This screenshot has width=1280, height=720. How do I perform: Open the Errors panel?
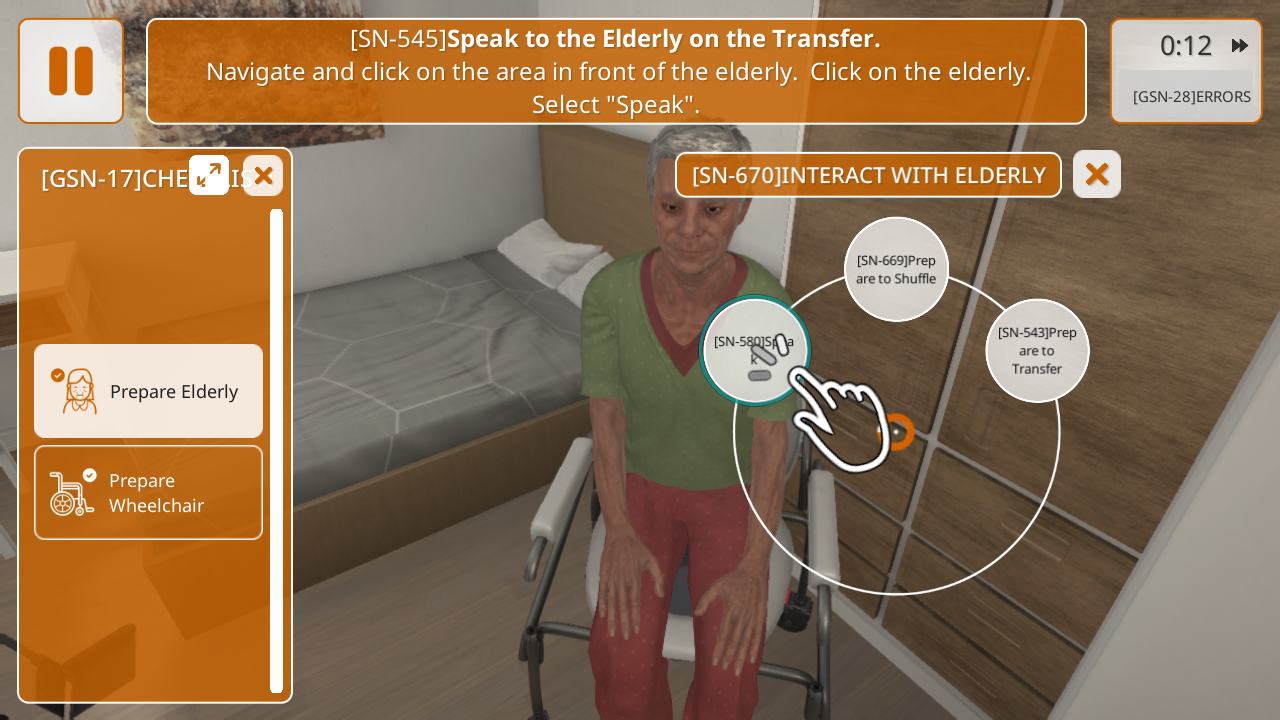pos(1191,97)
